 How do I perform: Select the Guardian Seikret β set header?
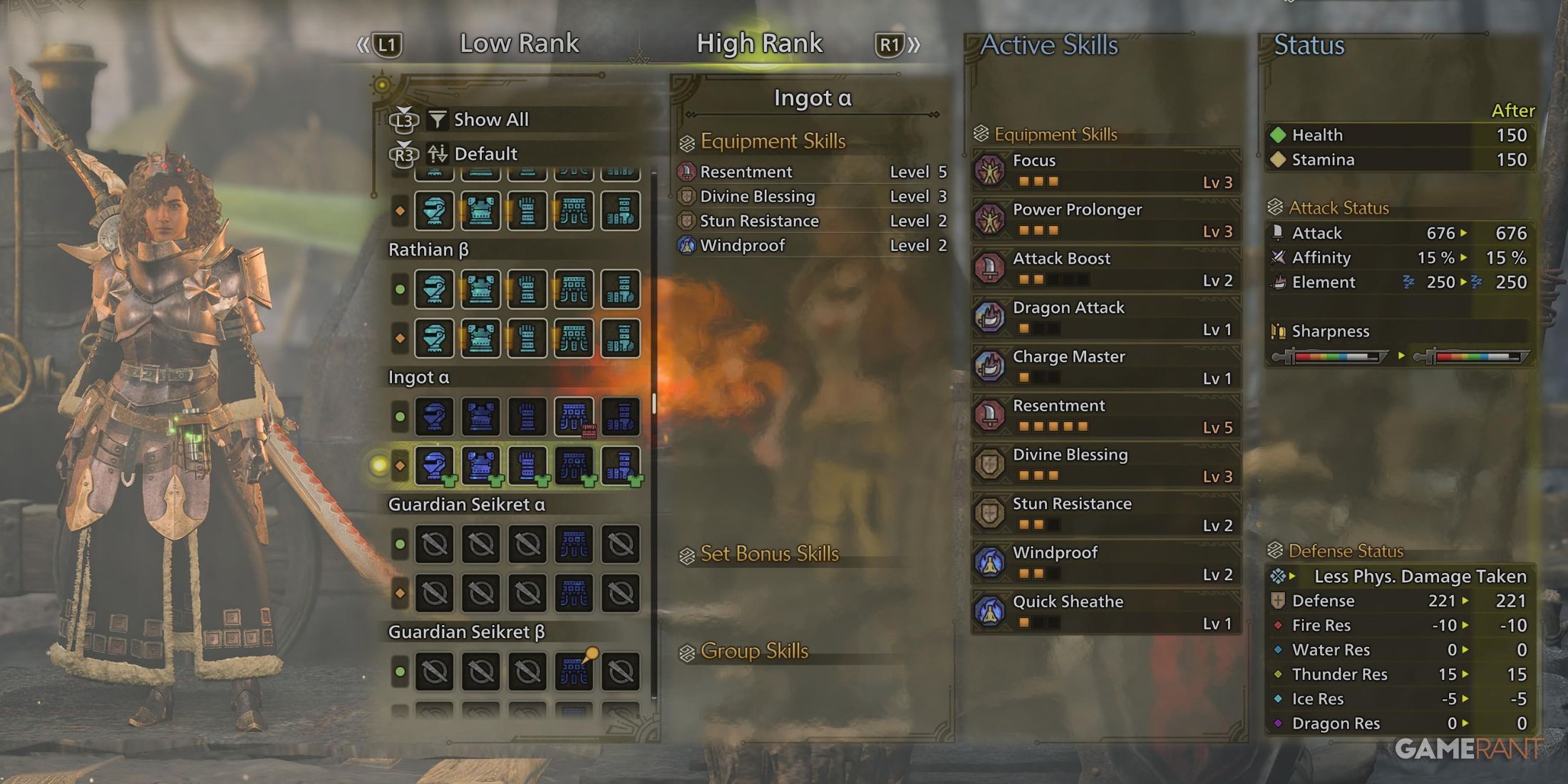(x=467, y=631)
